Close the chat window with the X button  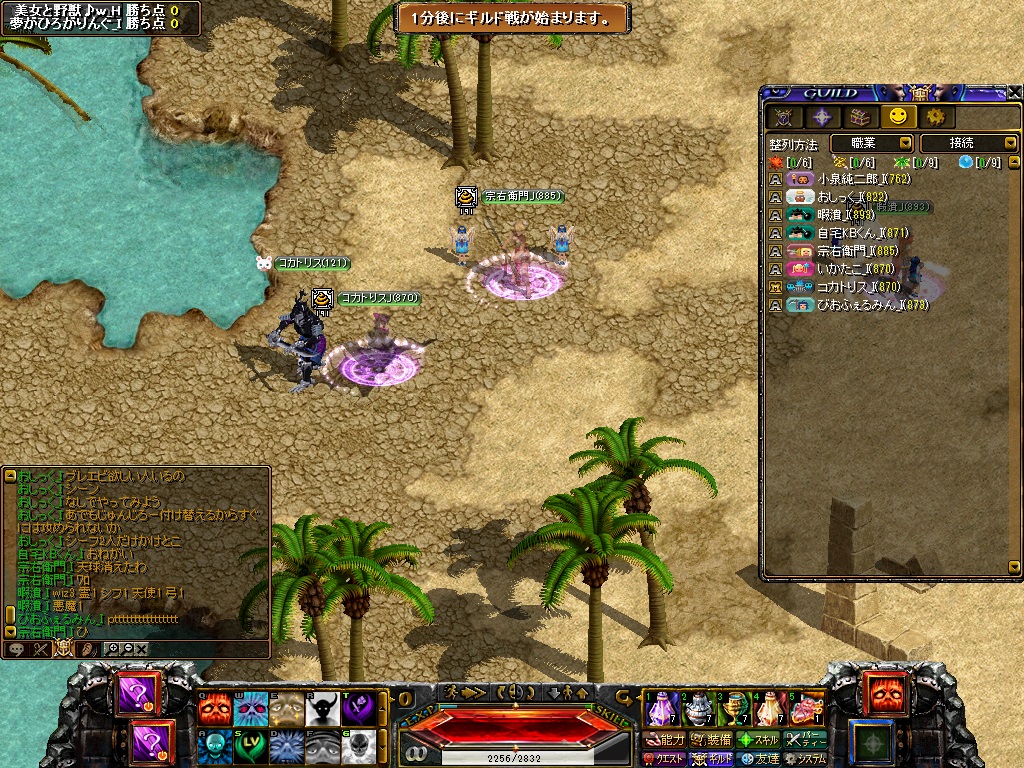point(142,649)
